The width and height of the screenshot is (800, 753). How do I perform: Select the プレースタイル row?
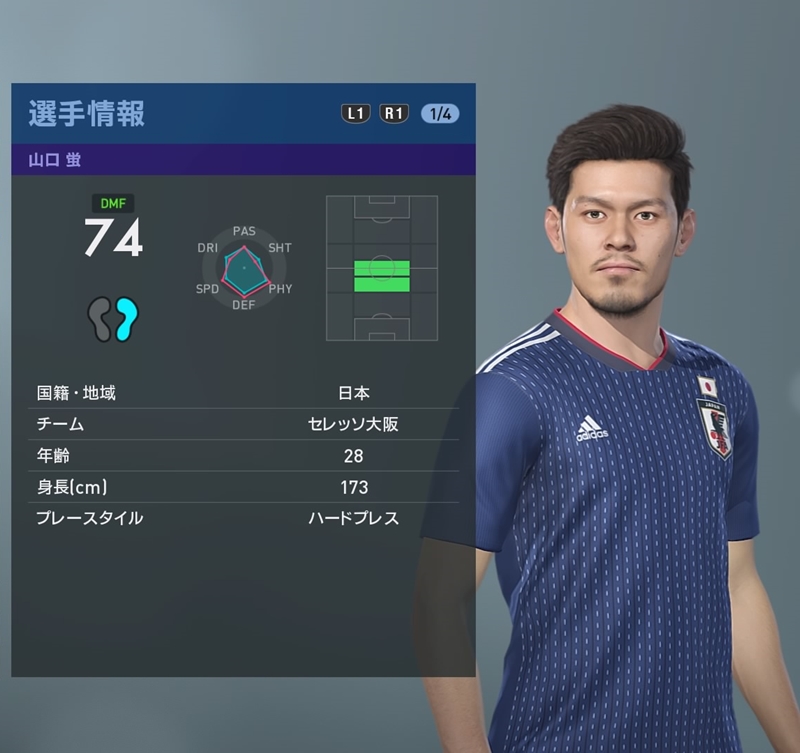click(x=243, y=518)
